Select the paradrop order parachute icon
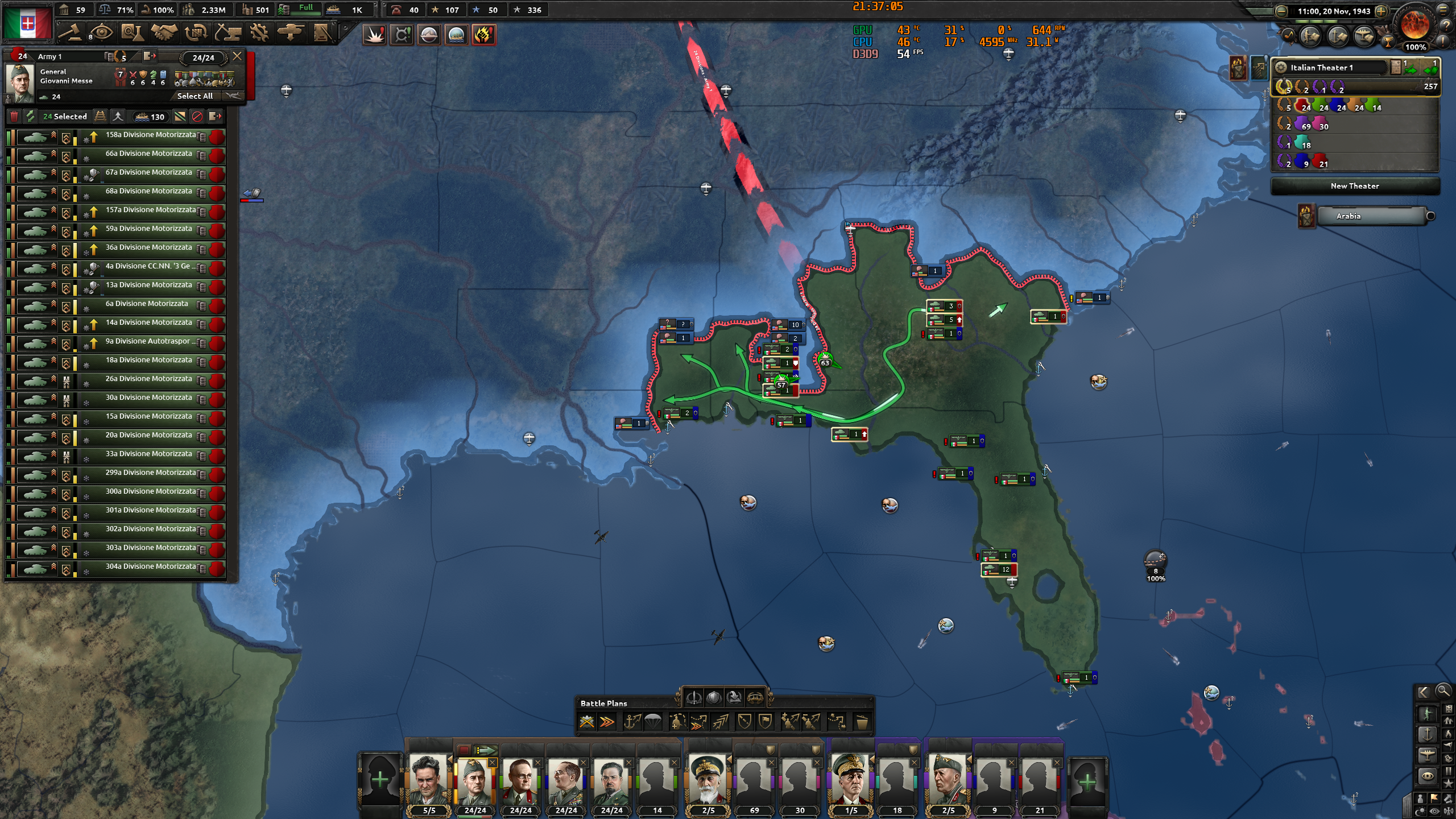The width and height of the screenshot is (1456, 819). click(653, 722)
